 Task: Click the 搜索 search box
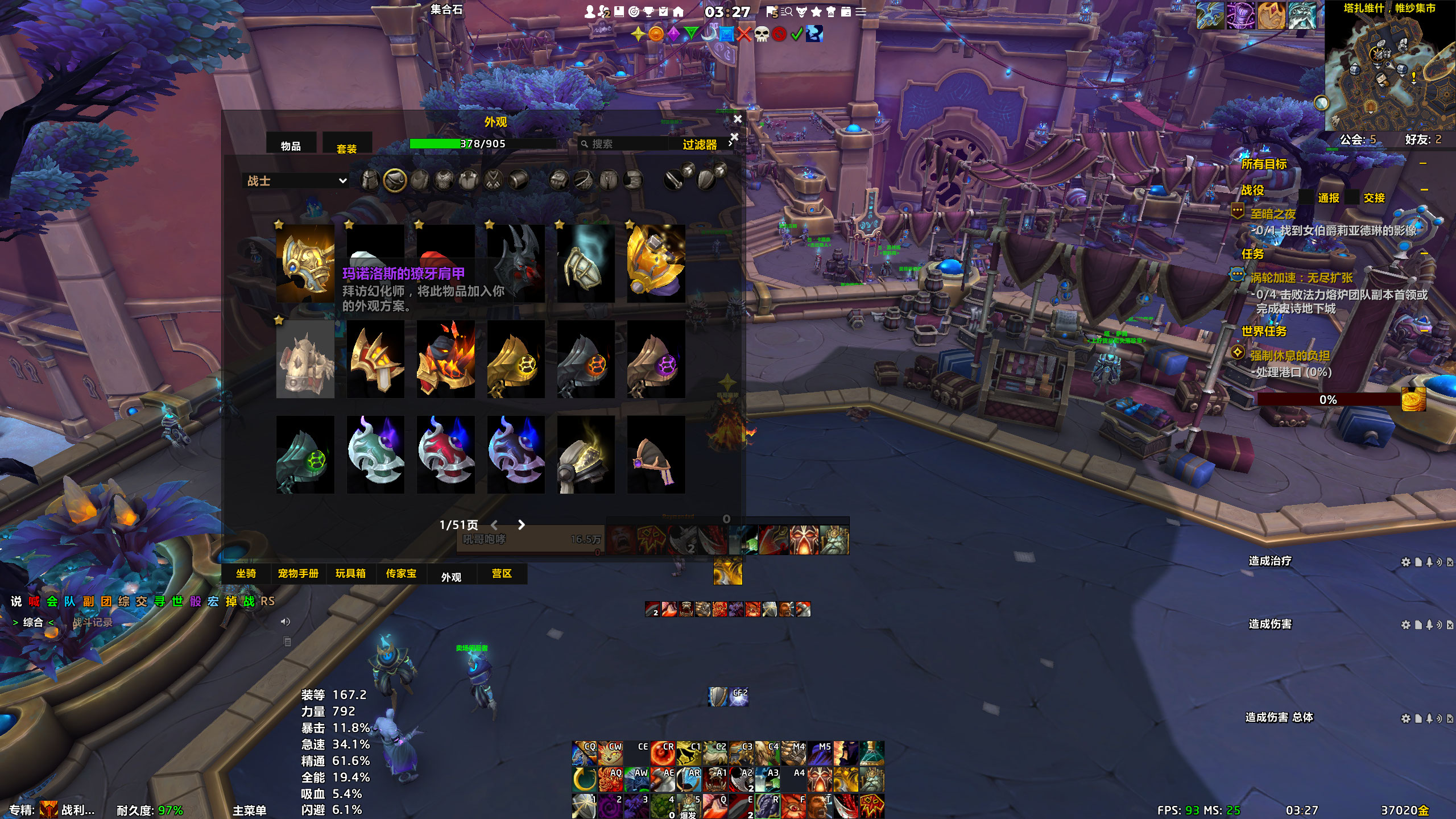(626, 144)
